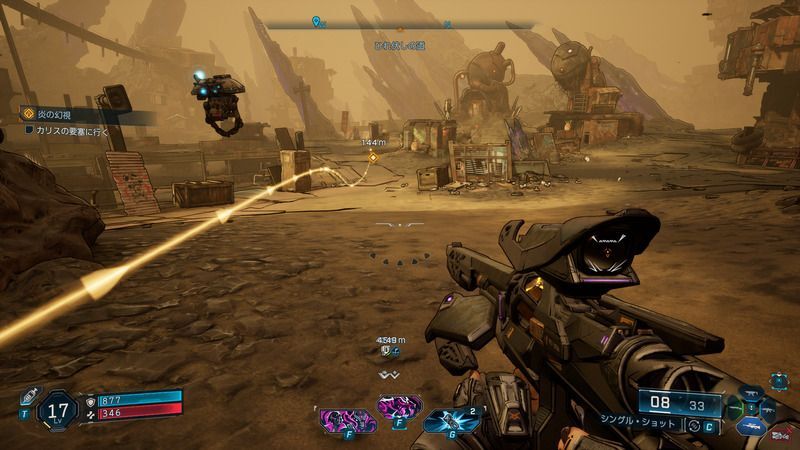The image size is (800, 450).
Task: Click the teal hexagon icon above weapons
Action: (777, 380)
